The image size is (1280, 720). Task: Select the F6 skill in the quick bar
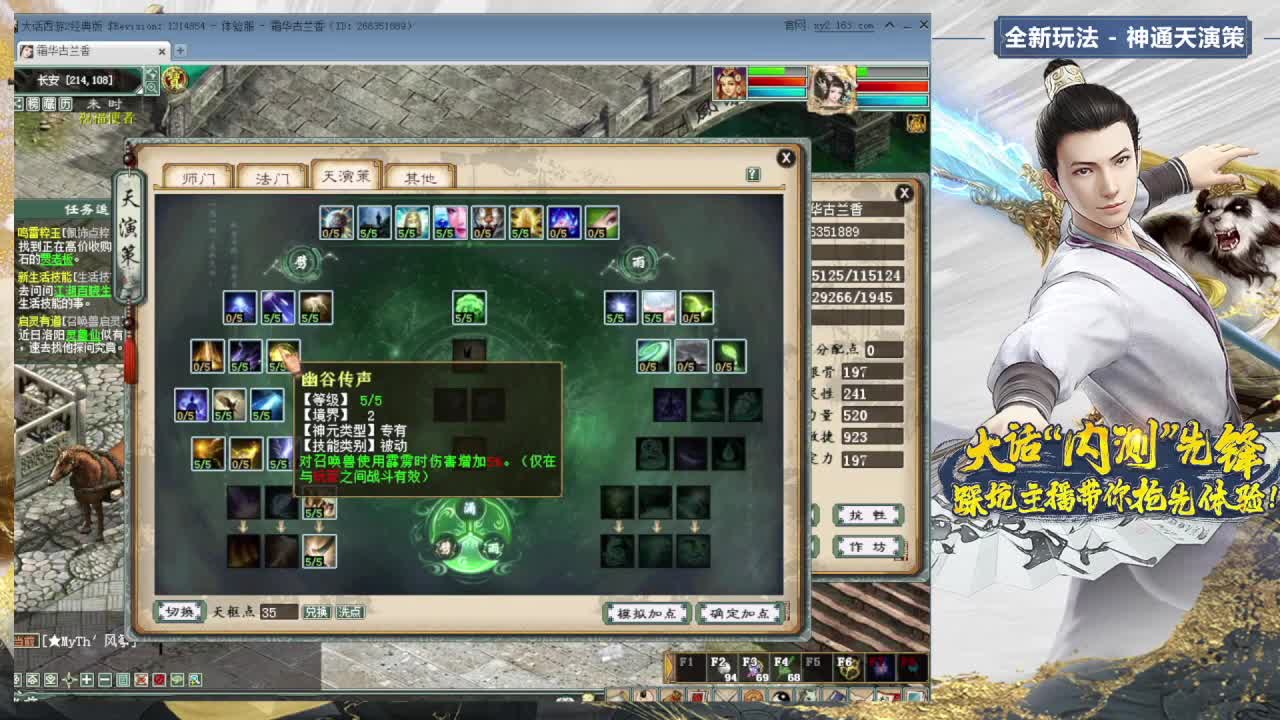pyautogui.click(x=848, y=666)
